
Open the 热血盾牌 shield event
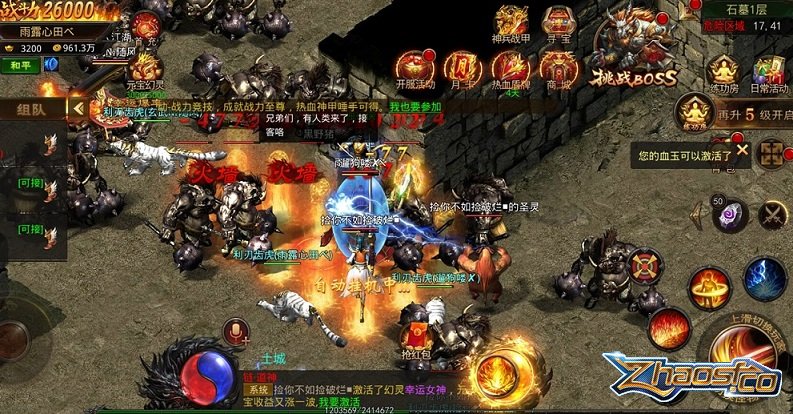[512, 68]
